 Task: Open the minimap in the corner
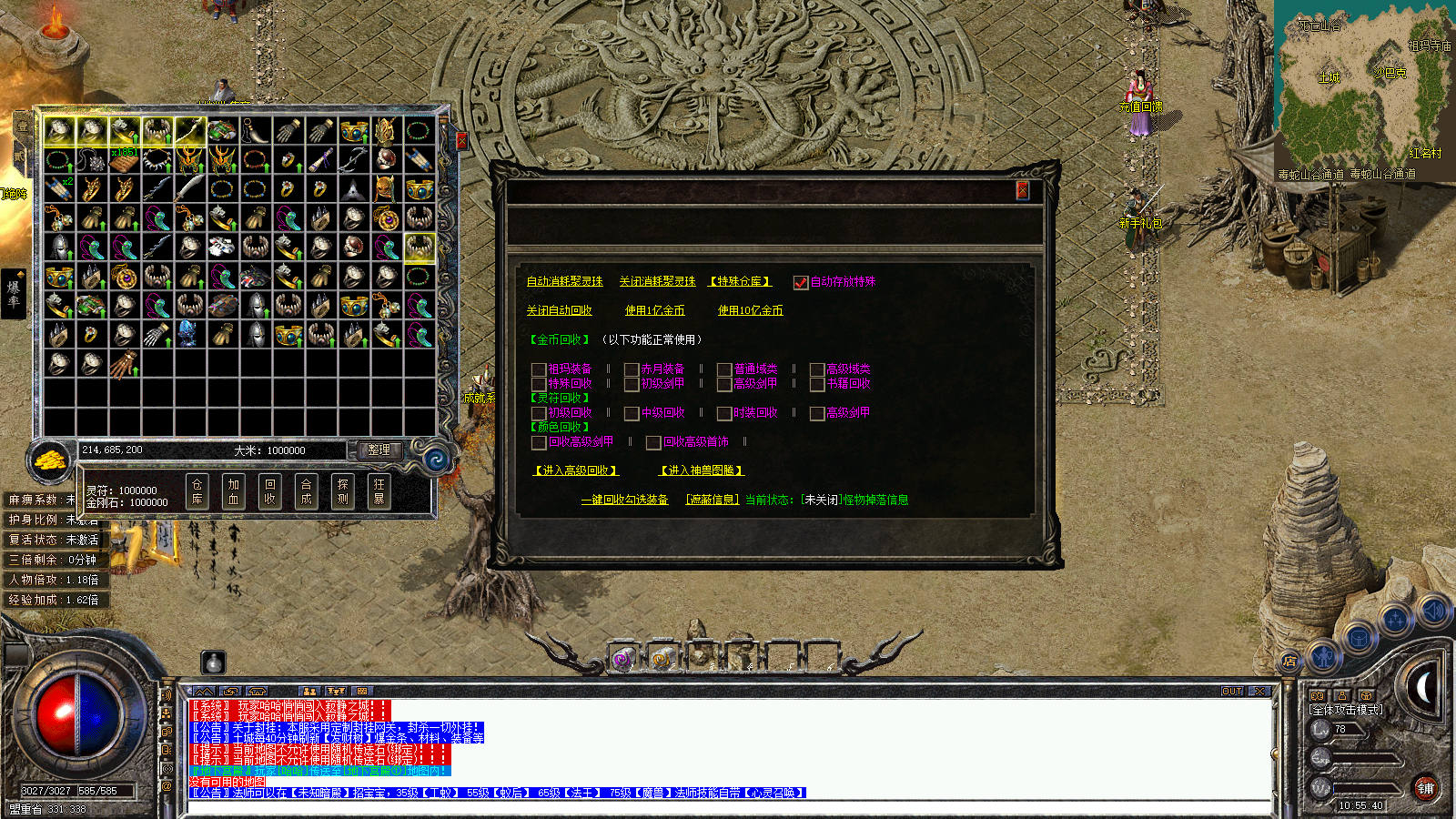(1362, 89)
